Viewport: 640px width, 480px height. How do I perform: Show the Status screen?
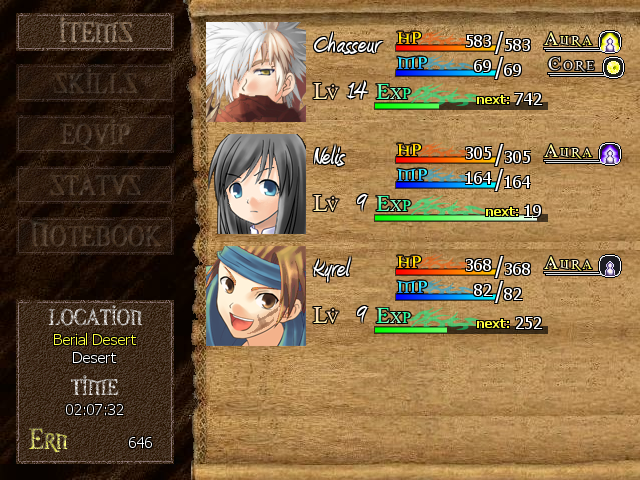[x=95, y=185]
